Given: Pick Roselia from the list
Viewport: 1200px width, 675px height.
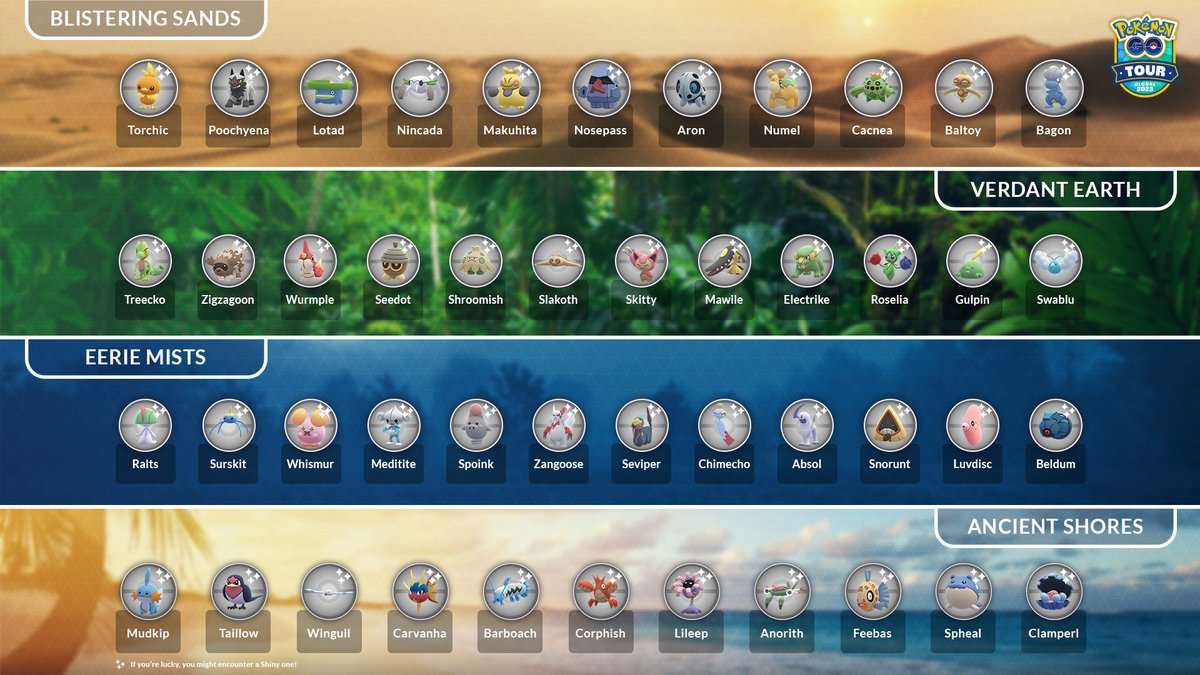Looking at the screenshot, I should [x=889, y=261].
